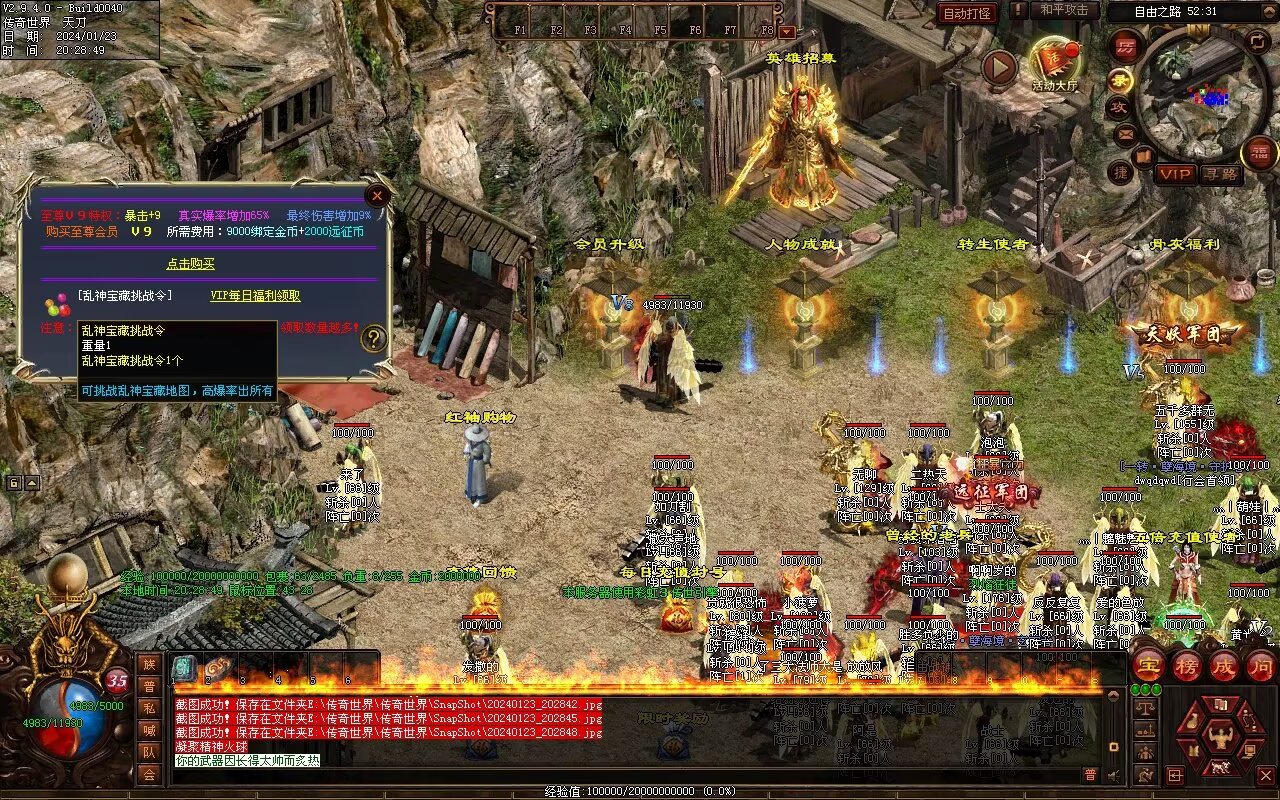The image size is (1280, 800).
Task: Open the mail envelope icon
Action: [1125, 132]
